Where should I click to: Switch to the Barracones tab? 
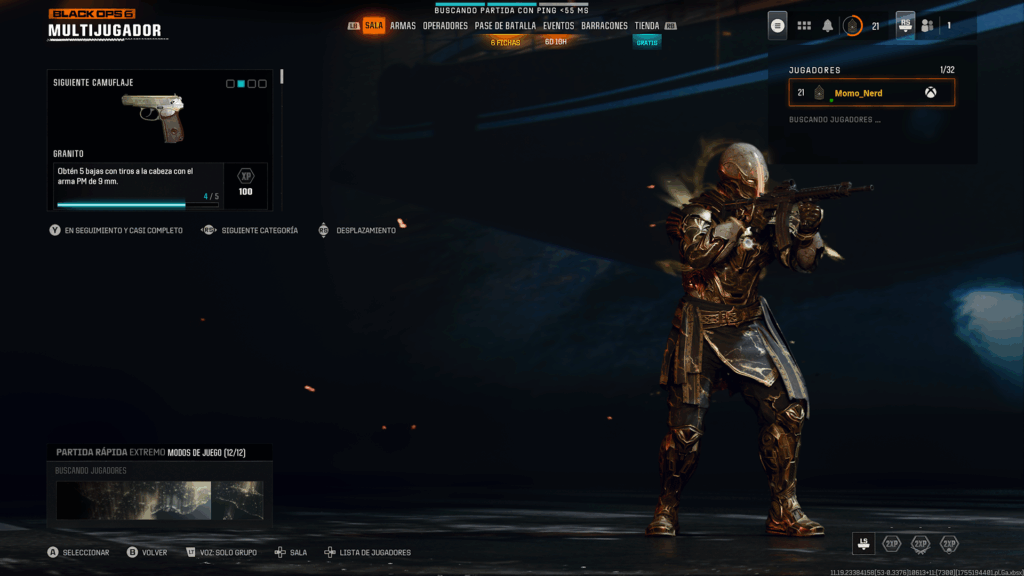coord(604,26)
